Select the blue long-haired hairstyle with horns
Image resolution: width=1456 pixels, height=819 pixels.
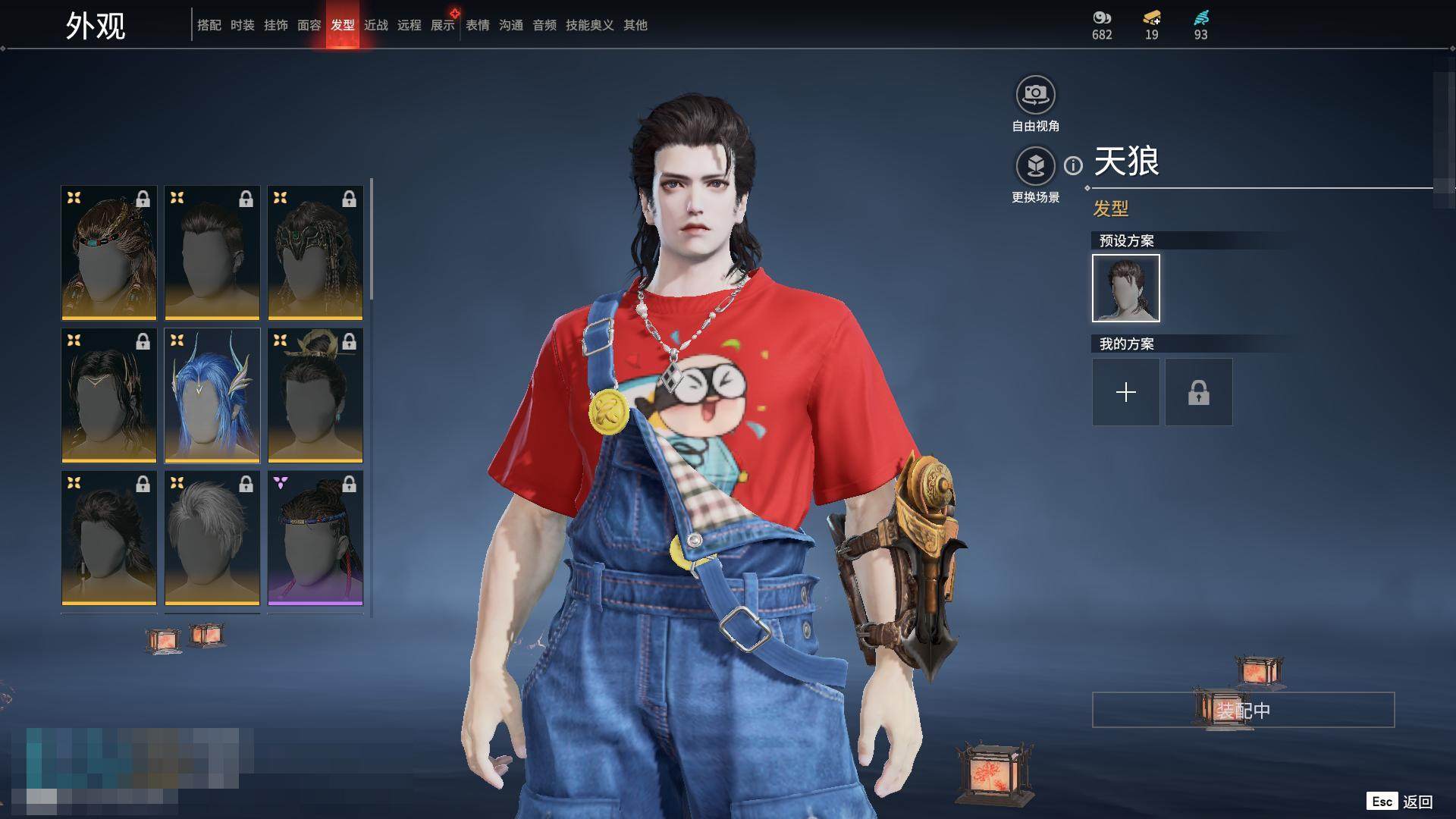[212, 395]
